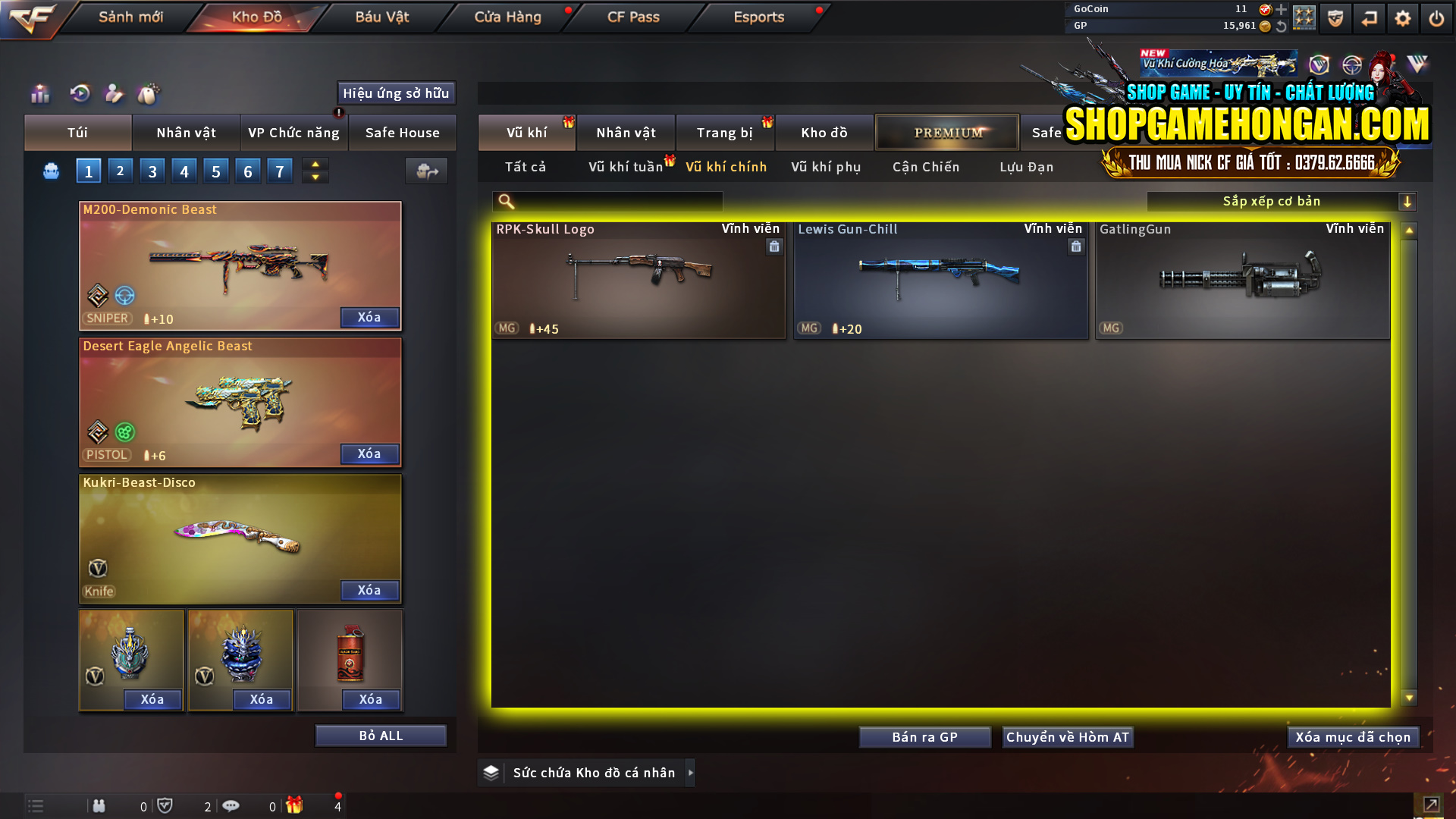This screenshot has width=1456, height=819.
Task: Switch to bag slot 2
Action: (x=120, y=170)
